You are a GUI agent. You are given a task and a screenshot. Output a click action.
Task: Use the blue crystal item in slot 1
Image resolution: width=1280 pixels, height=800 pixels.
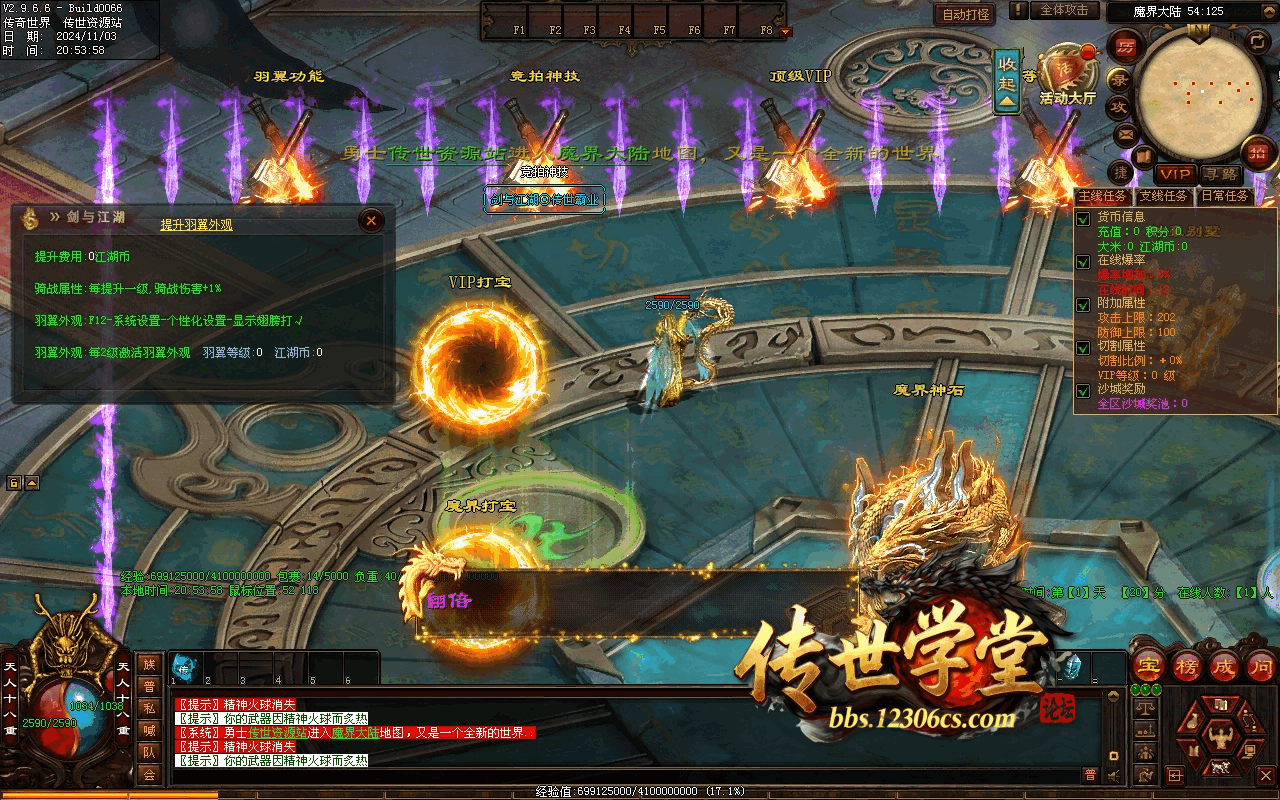[x=184, y=667]
